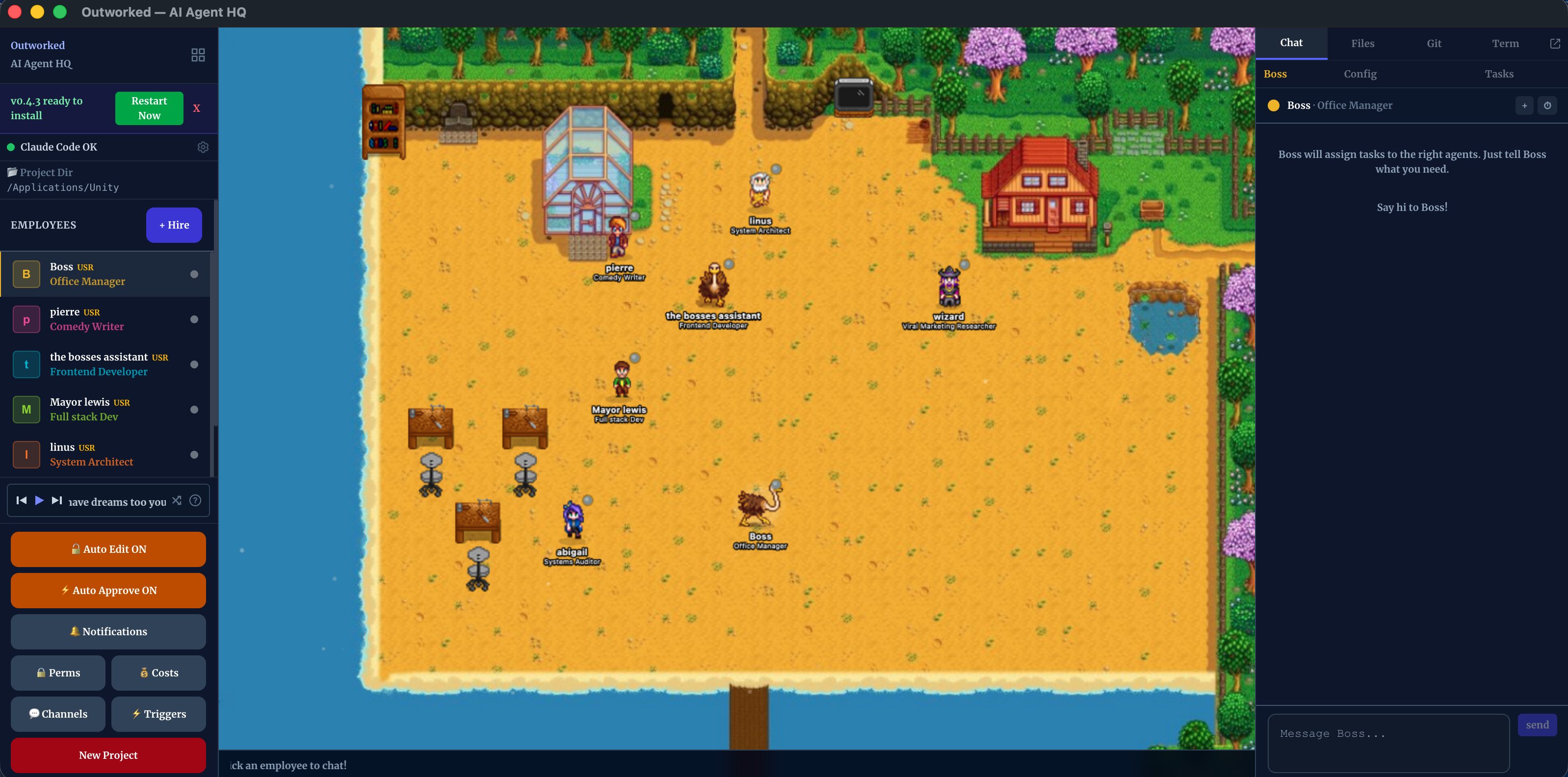
Task: Start a New Project
Action: coord(108,755)
